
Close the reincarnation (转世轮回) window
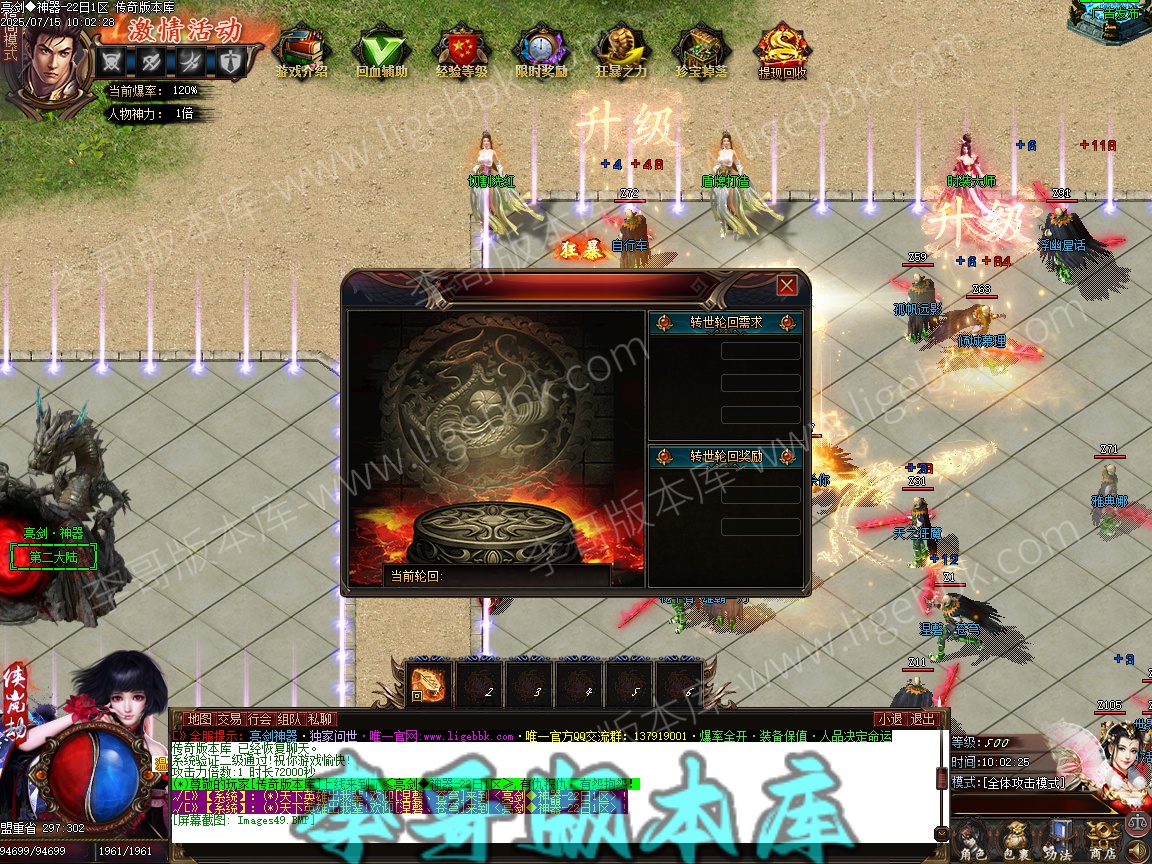click(787, 286)
